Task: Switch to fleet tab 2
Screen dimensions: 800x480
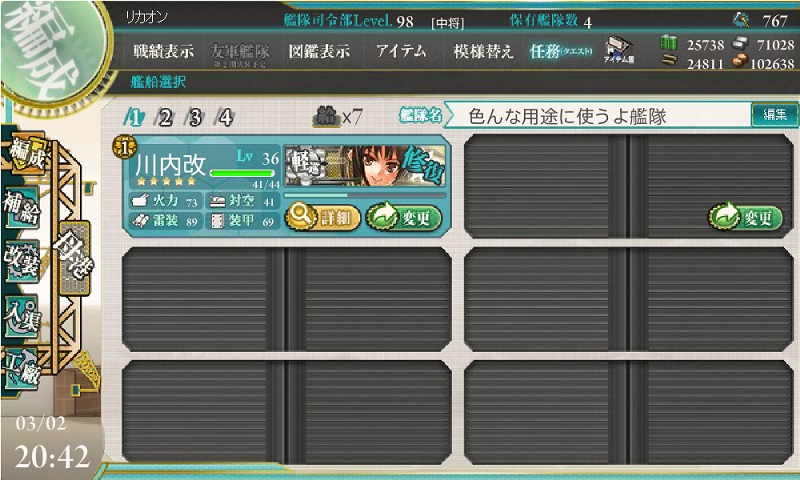Action: [x=165, y=118]
